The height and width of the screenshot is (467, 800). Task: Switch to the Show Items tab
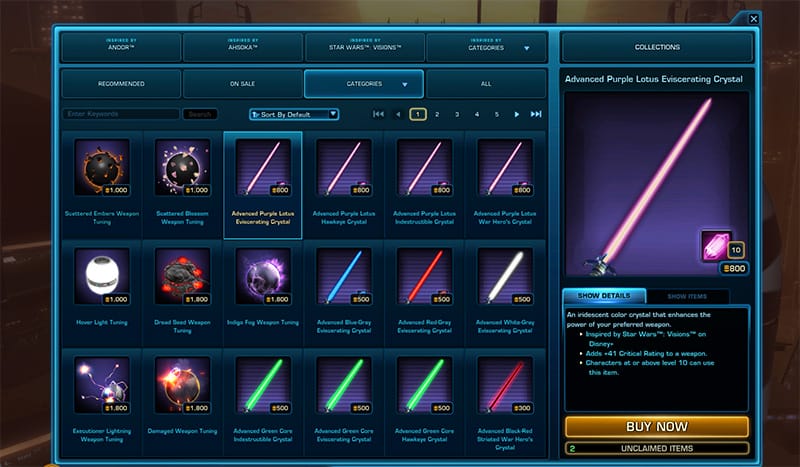coord(690,296)
